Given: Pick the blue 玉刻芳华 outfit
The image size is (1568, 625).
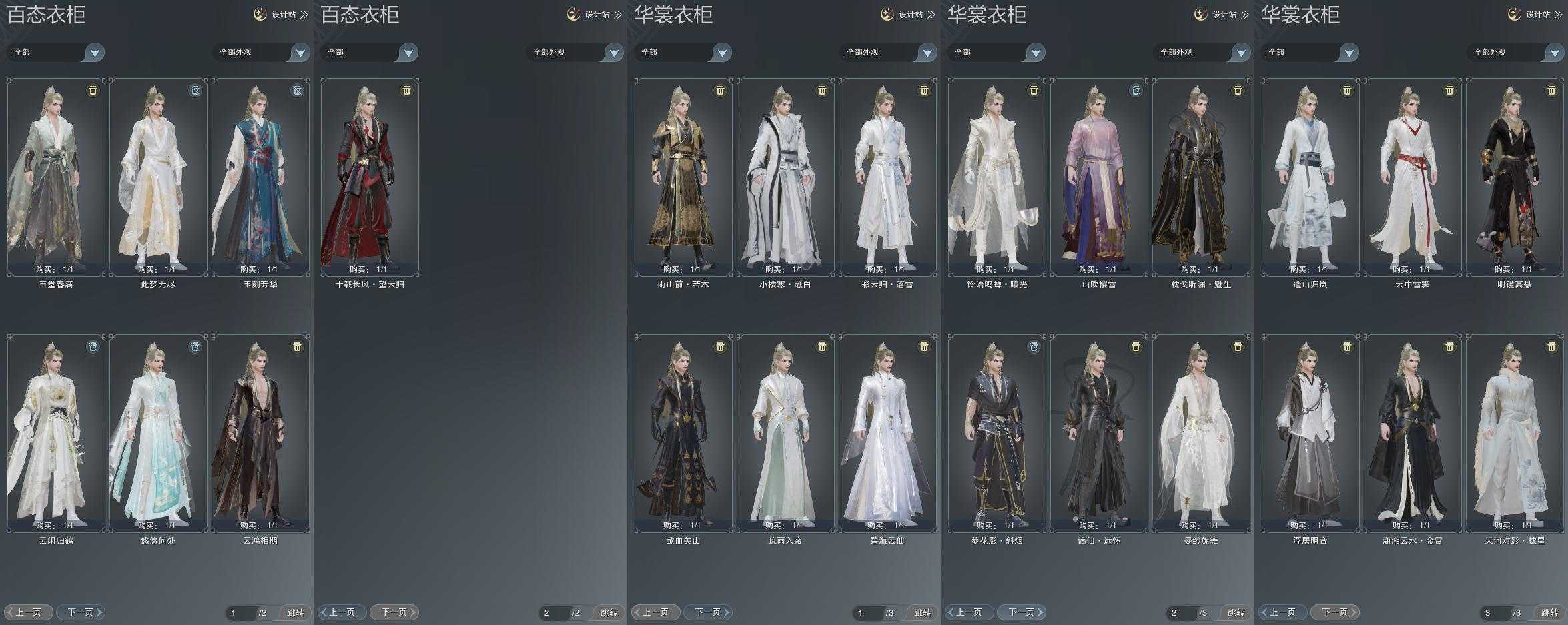Looking at the screenshot, I should click(260, 177).
